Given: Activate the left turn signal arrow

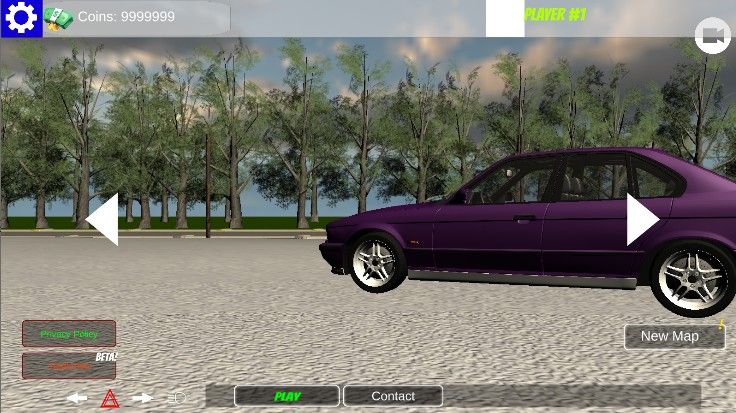Looking at the screenshot, I should [x=77, y=398].
